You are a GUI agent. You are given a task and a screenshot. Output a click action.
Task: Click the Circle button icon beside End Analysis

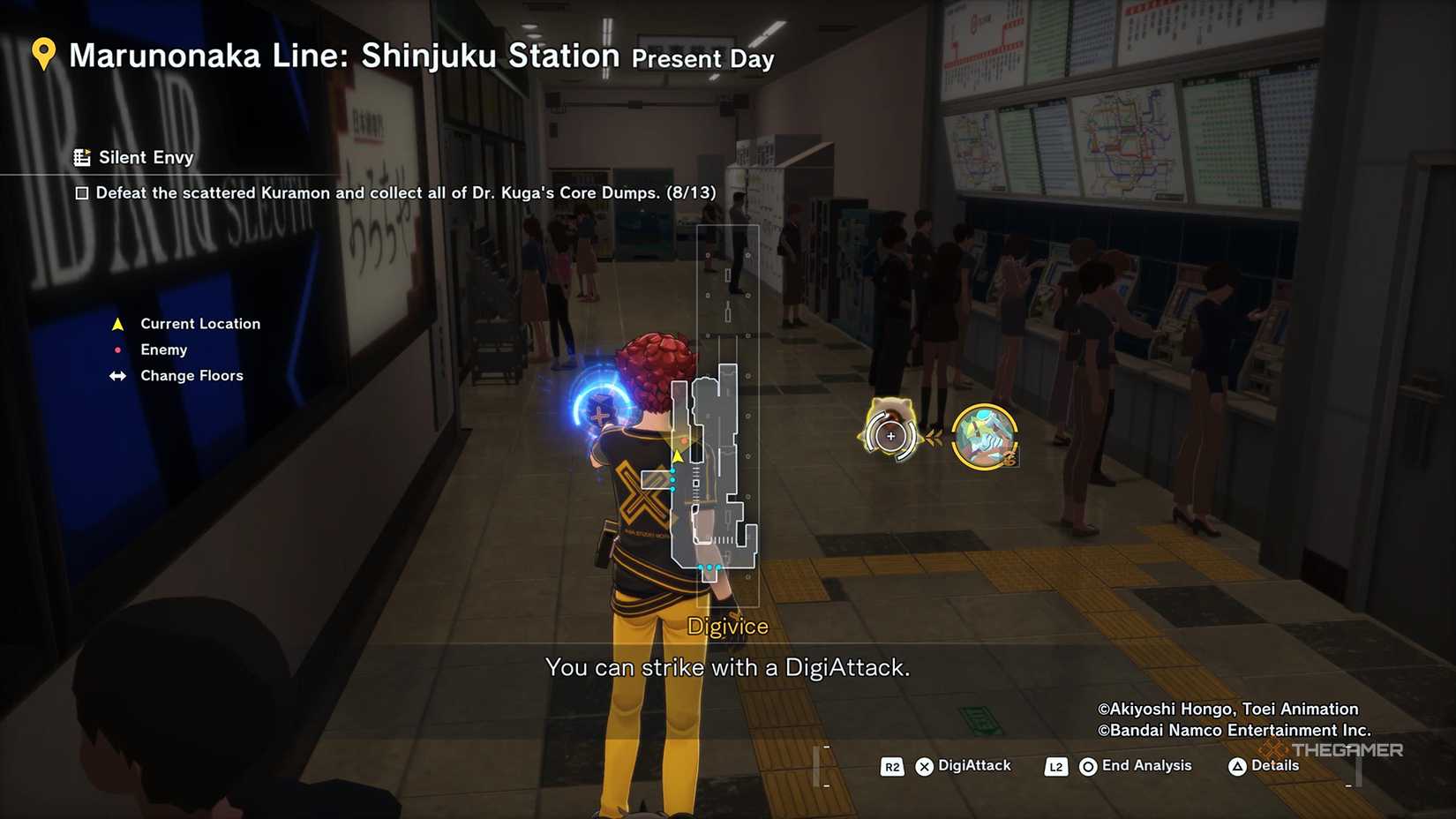[x=1086, y=766]
